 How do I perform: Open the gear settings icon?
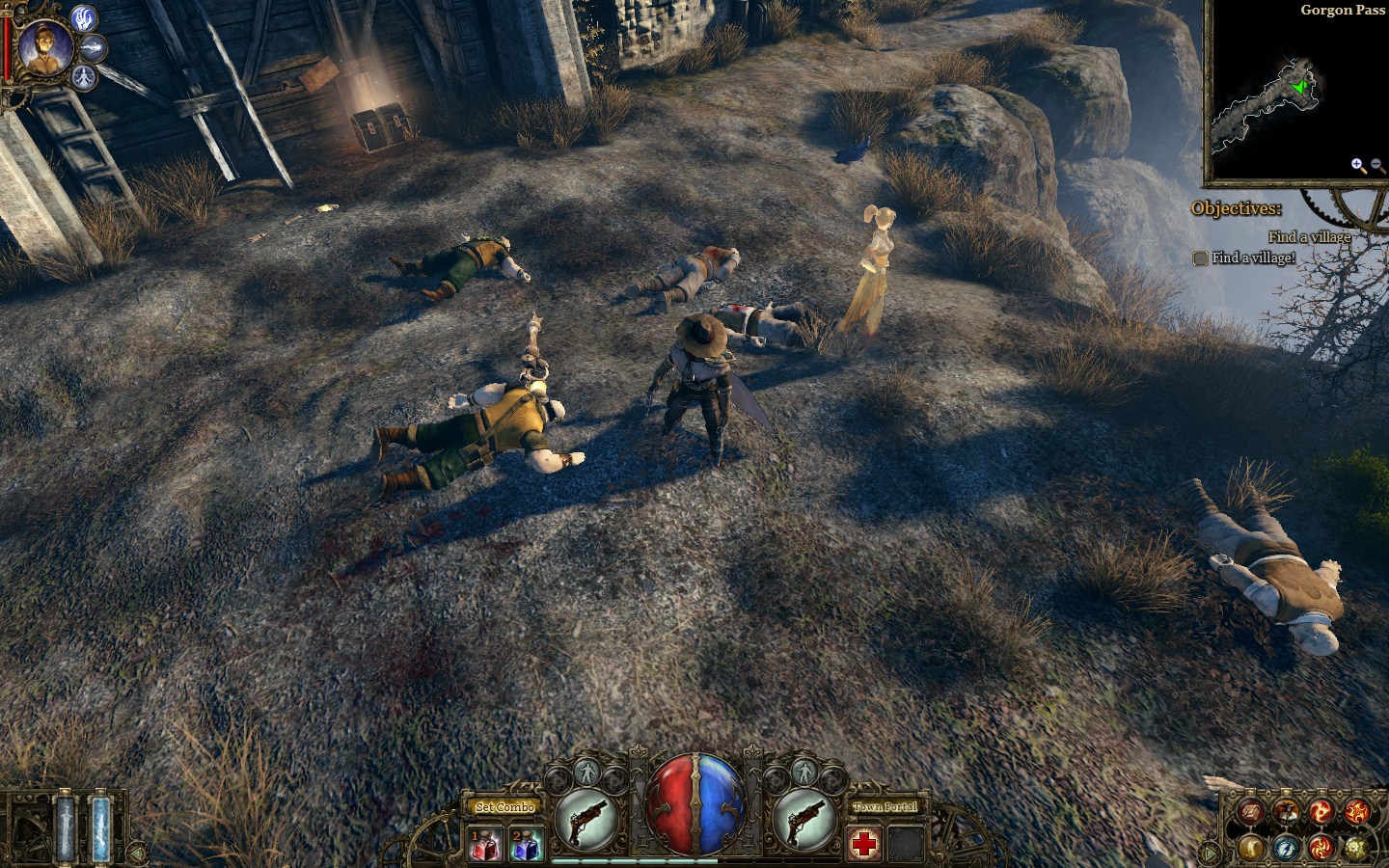tap(1355, 847)
